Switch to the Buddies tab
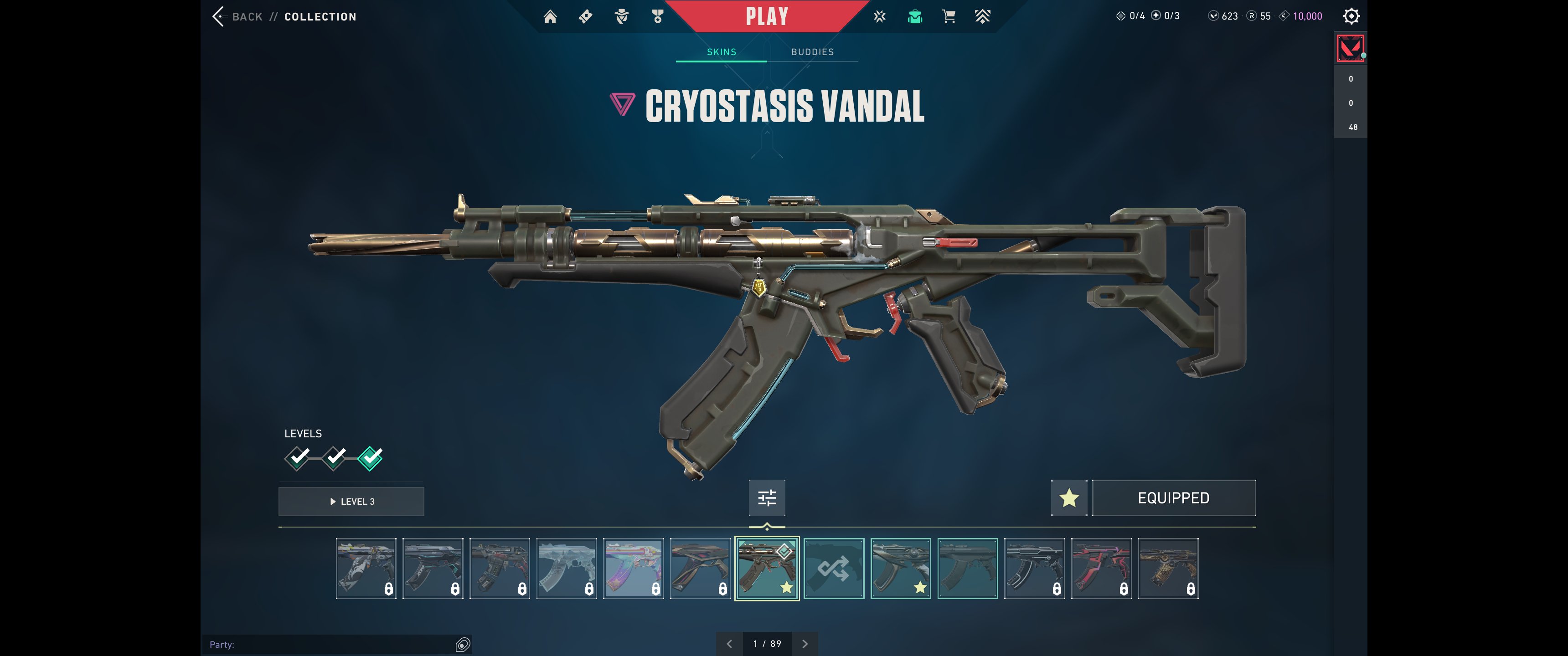Image resolution: width=1568 pixels, height=656 pixels. [812, 52]
